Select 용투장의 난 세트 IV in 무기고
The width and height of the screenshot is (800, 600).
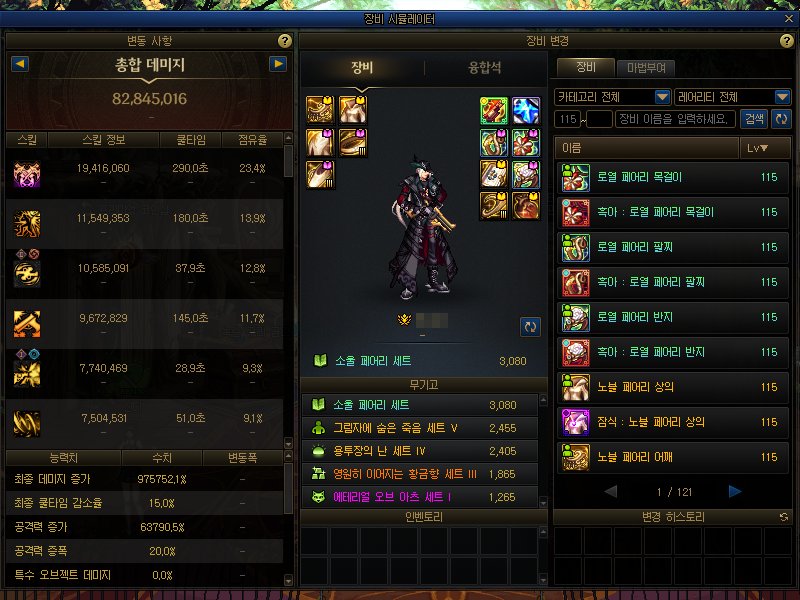pyautogui.click(x=424, y=451)
